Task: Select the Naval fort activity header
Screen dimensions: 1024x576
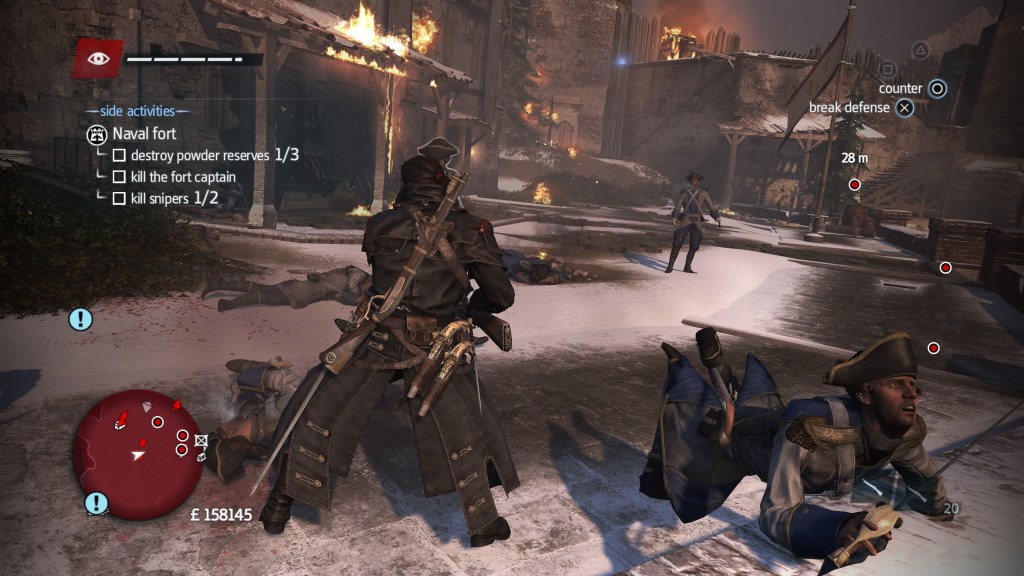Action: 144,134
